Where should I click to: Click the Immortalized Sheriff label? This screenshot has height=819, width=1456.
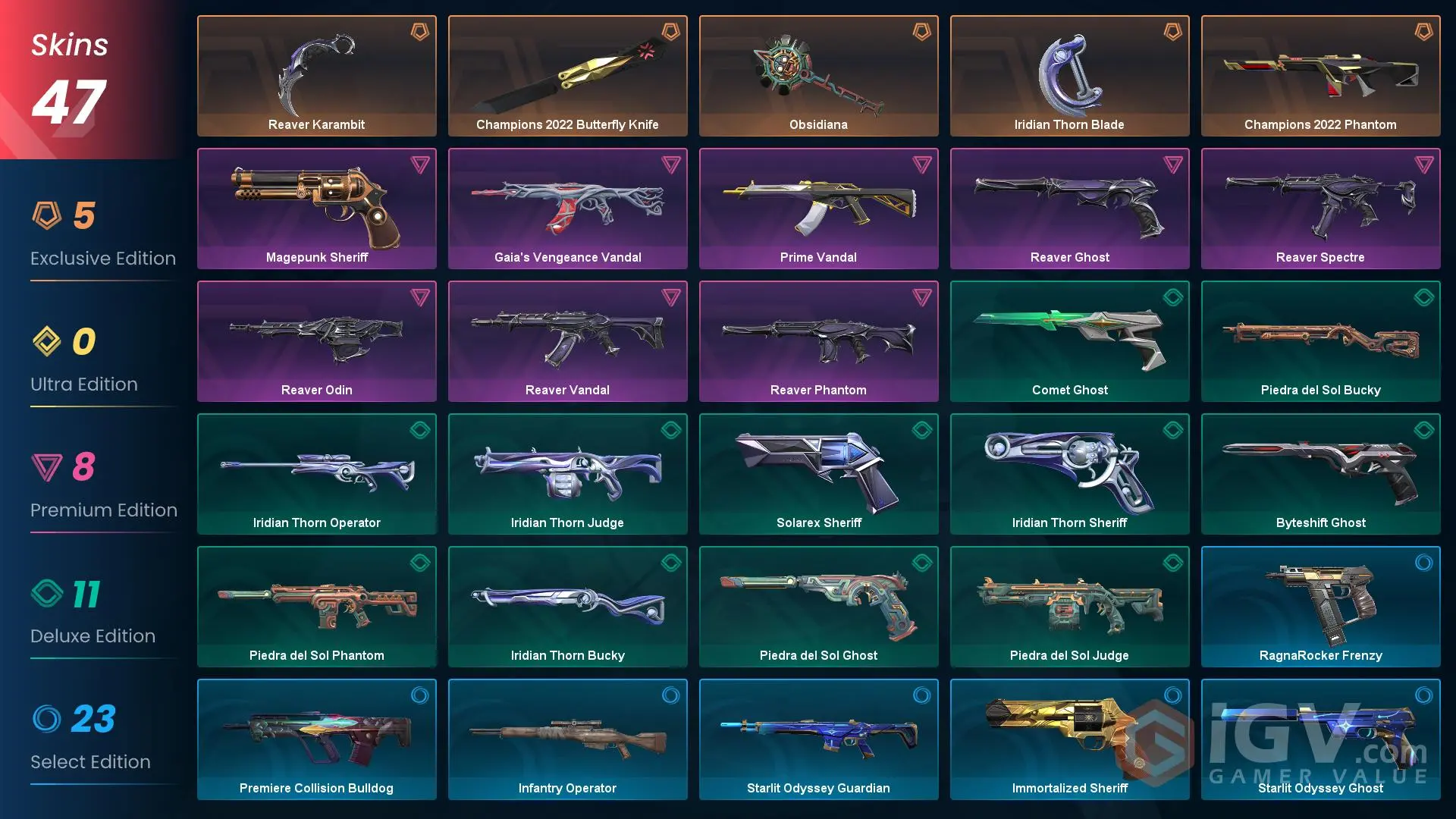pyautogui.click(x=1069, y=788)
